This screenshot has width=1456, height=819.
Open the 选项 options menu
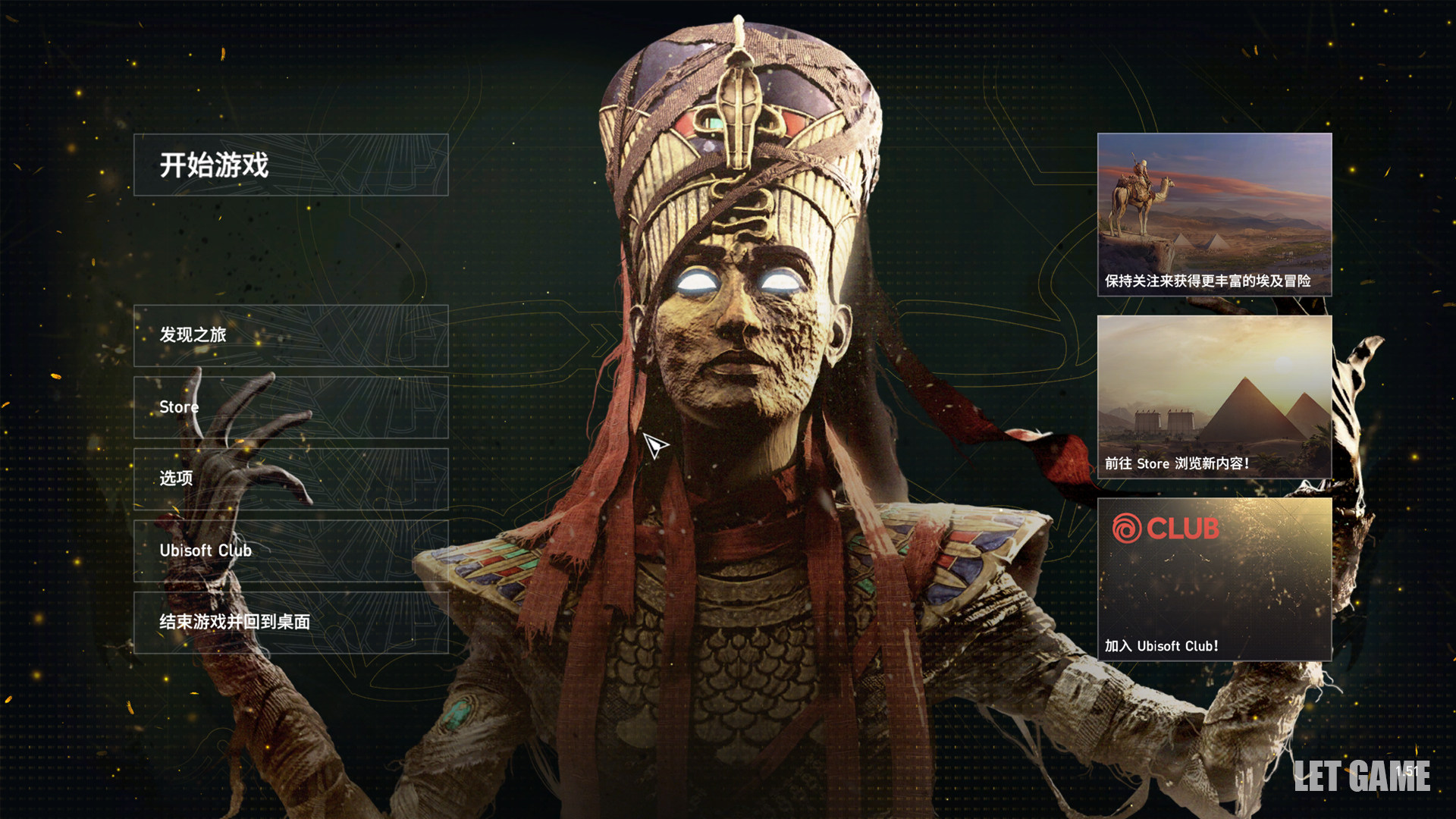coord(290,479)
